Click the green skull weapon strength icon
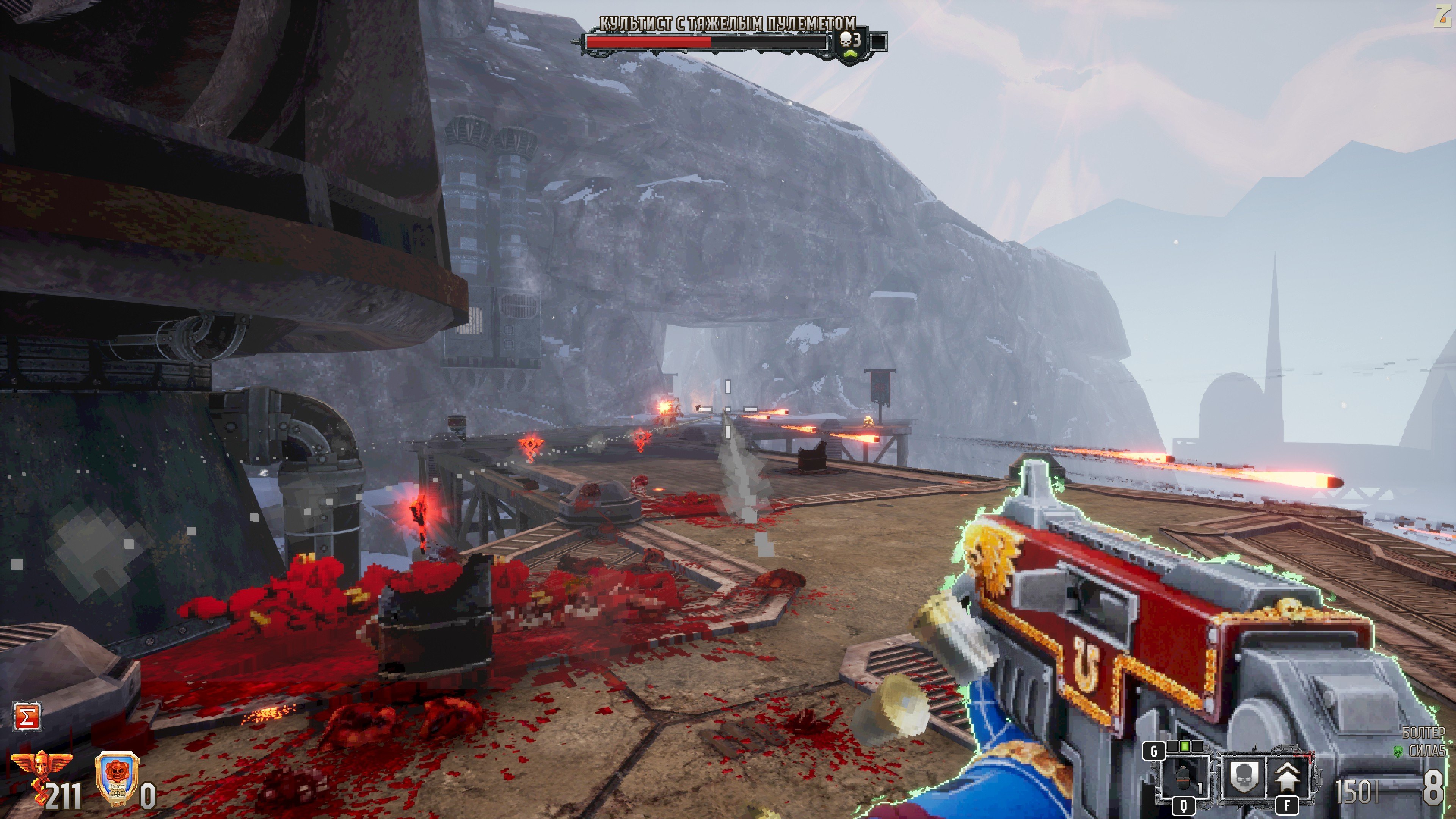The image size is (1456, 819). [x=1398, y=751]
